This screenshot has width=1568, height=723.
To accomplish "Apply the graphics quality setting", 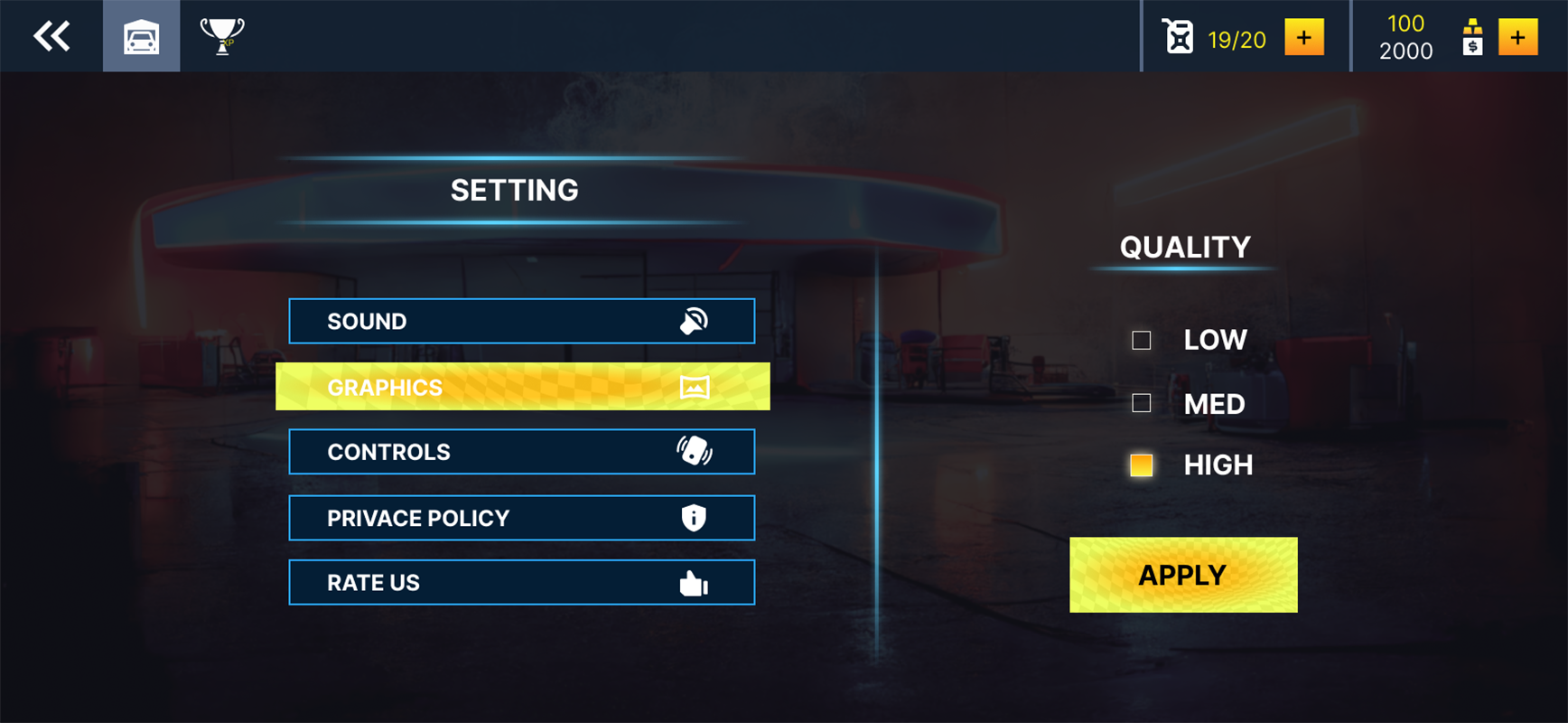I will [x=1183, y=575].
